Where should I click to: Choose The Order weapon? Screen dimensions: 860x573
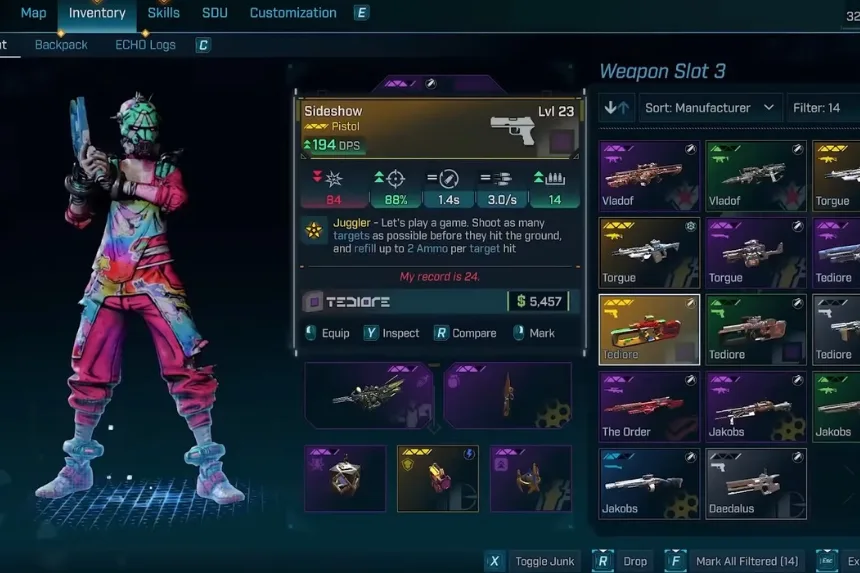(649, 406)
